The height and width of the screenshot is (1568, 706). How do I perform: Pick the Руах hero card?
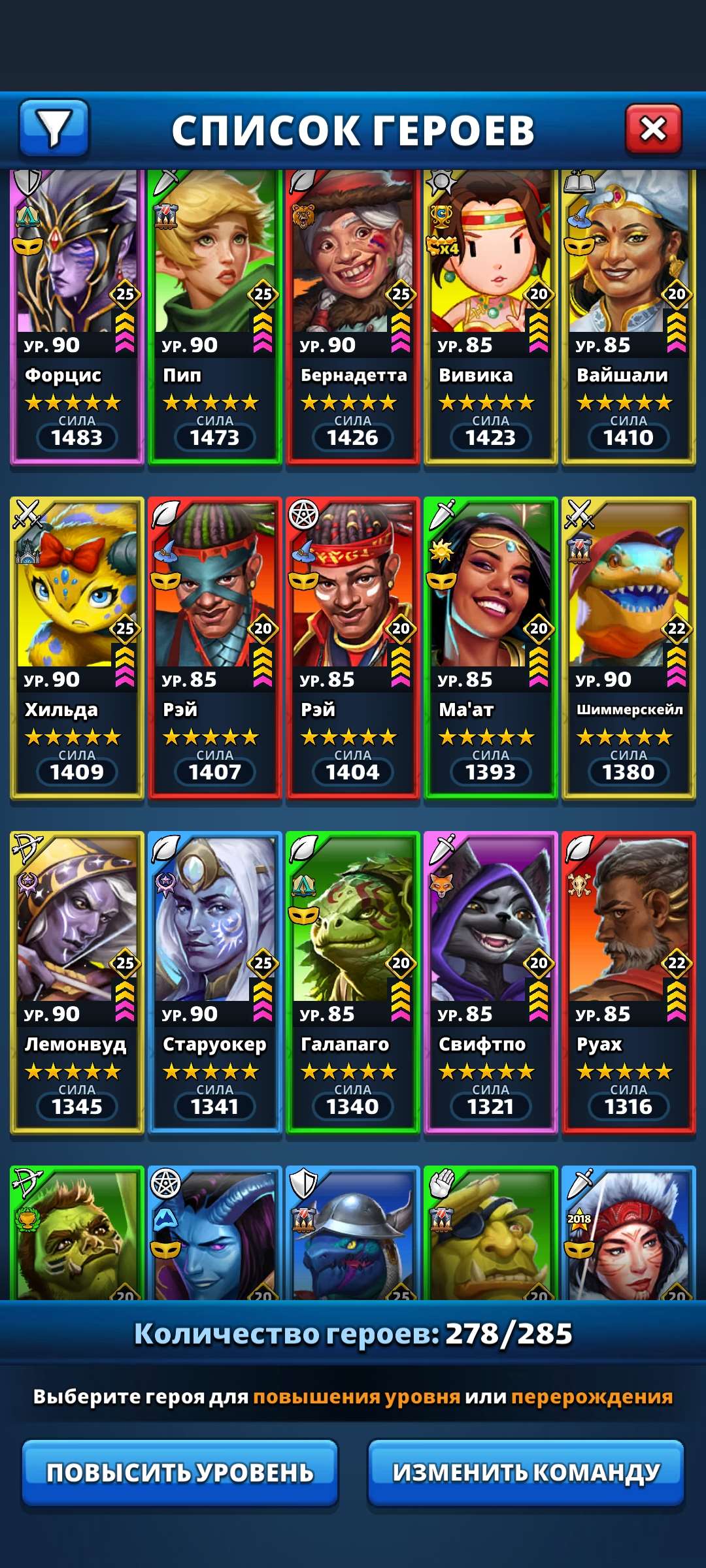(628, 981)
